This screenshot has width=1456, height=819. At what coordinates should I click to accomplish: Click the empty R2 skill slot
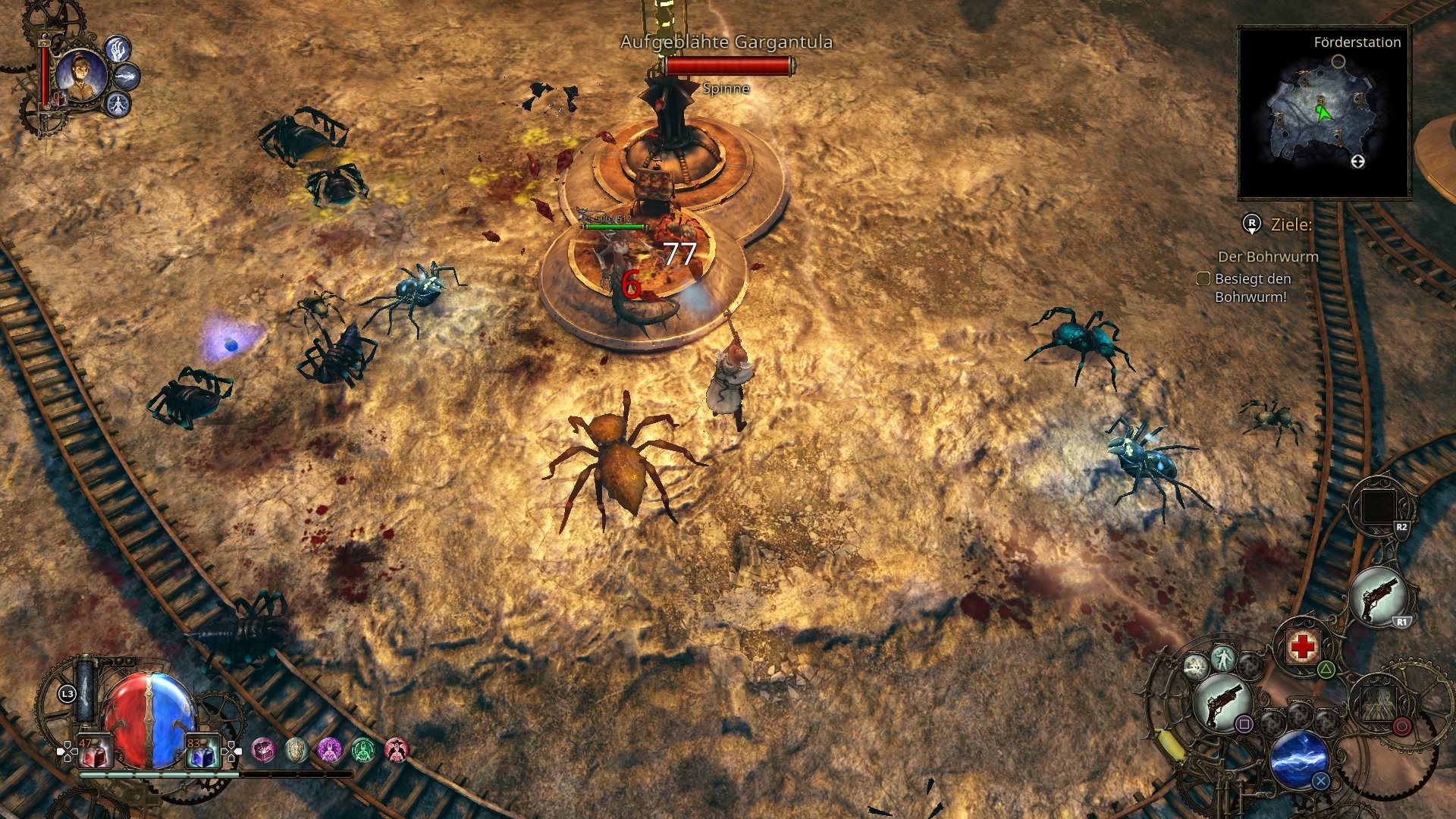tap(1376, 506)
